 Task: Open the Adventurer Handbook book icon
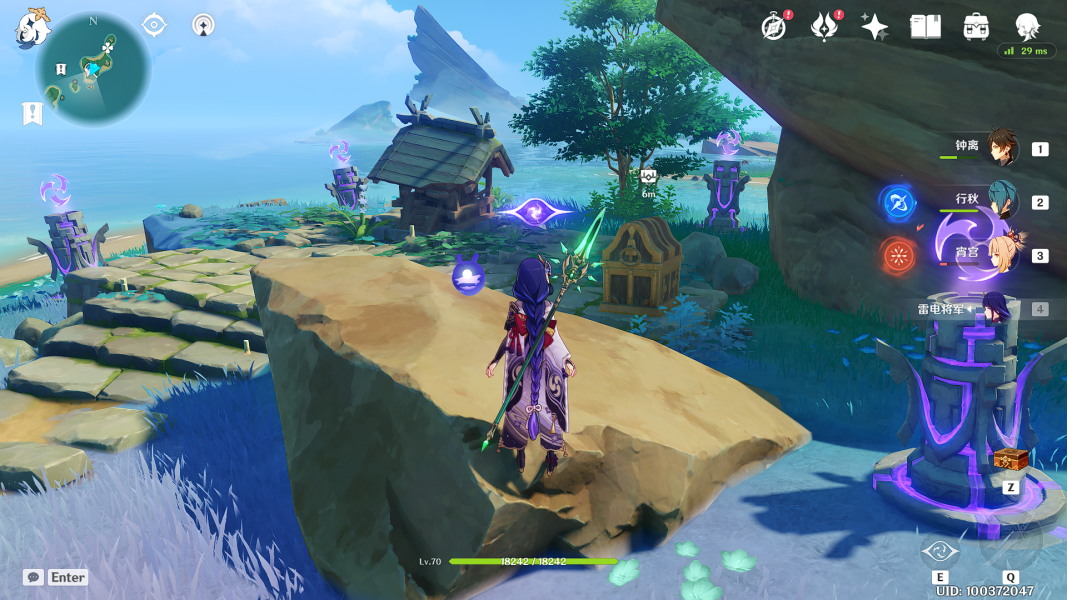point(925,27)
